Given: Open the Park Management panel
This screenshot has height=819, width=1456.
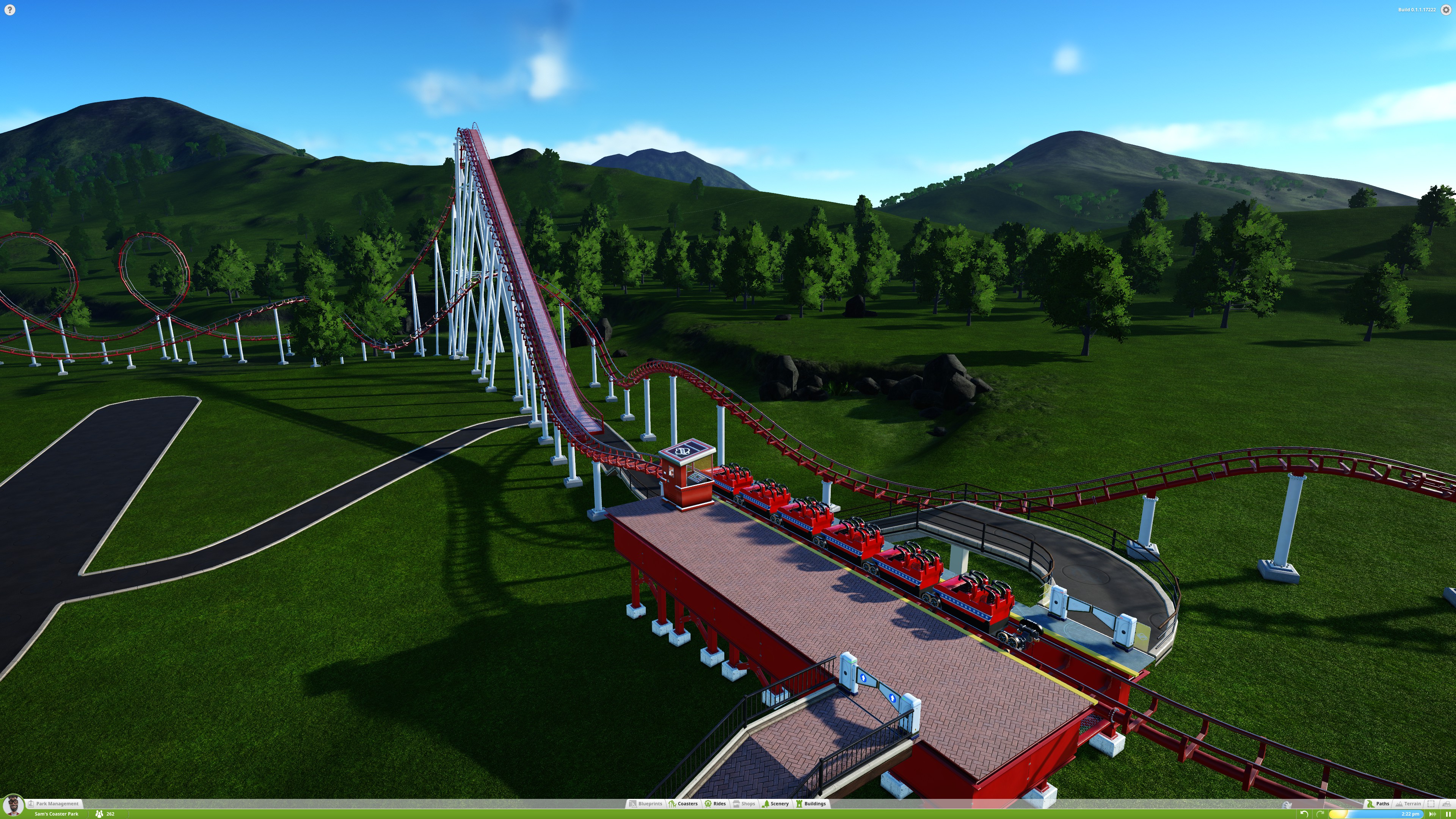Looking at the screenshot, I should point(55,803).
